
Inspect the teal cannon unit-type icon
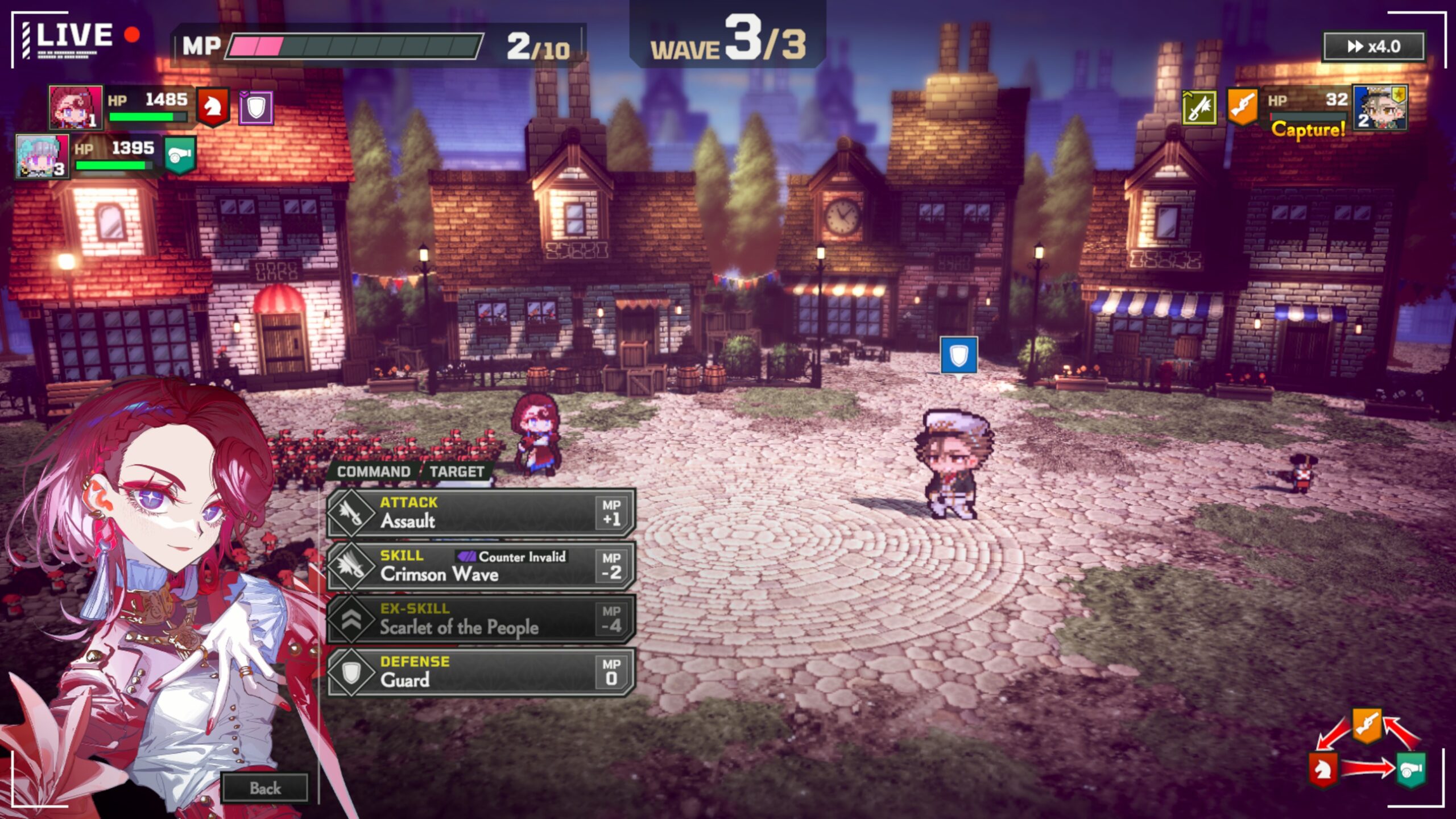pos(180,155)
